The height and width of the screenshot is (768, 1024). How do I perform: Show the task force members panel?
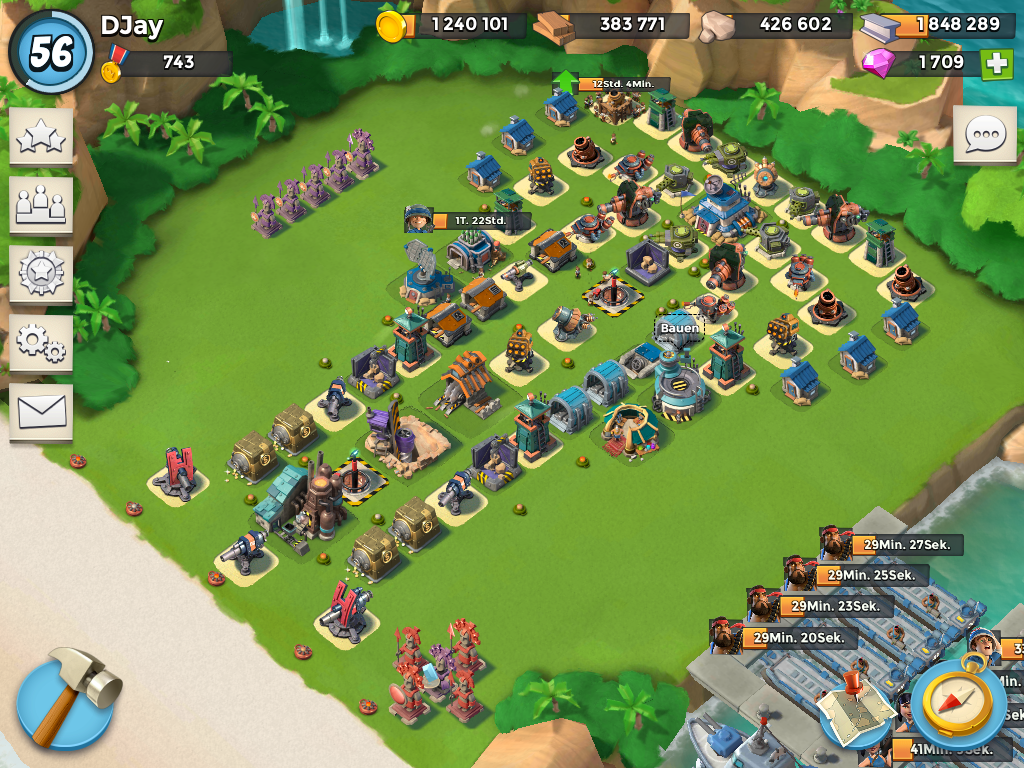[41, 205]
